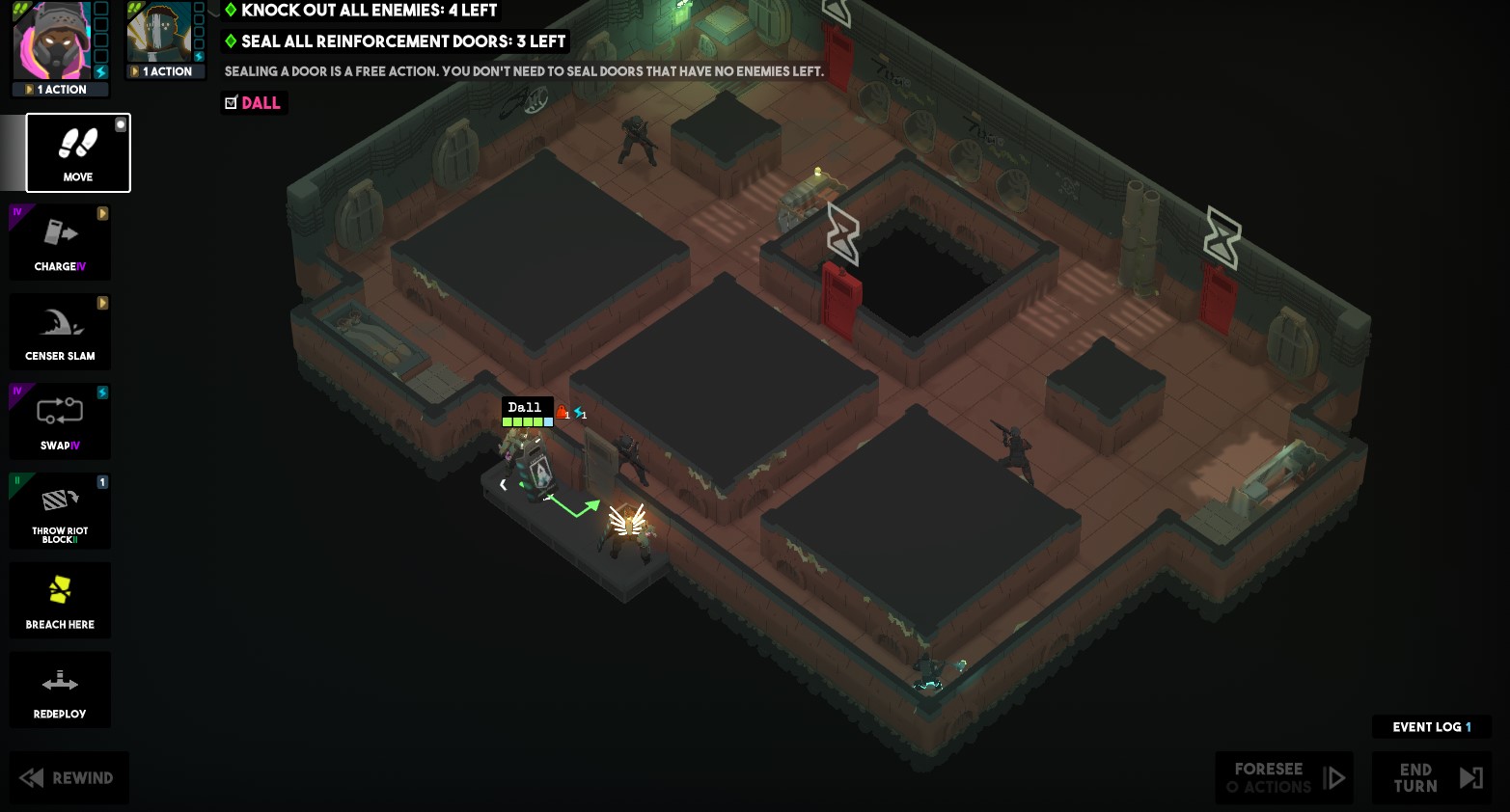Screen dimensions: 1510x812
Task: Click Dall's green health bar
Action: coord(526,421)
